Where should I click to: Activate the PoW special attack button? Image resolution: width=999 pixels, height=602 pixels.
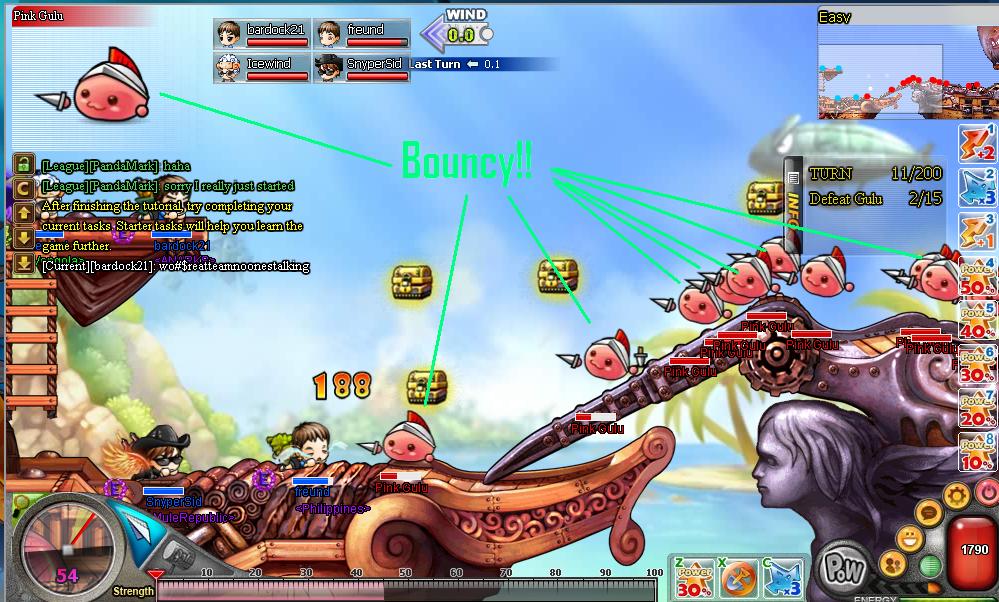(842, 568)
